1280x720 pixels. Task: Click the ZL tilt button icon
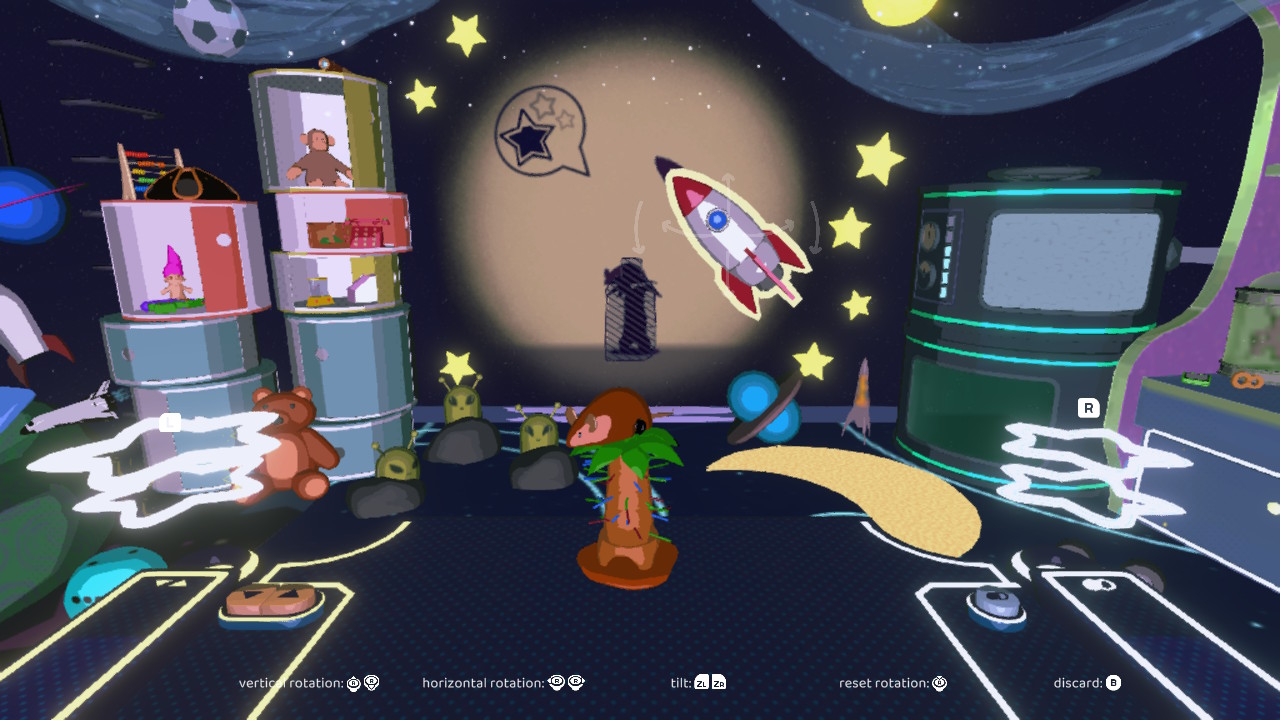702,684
